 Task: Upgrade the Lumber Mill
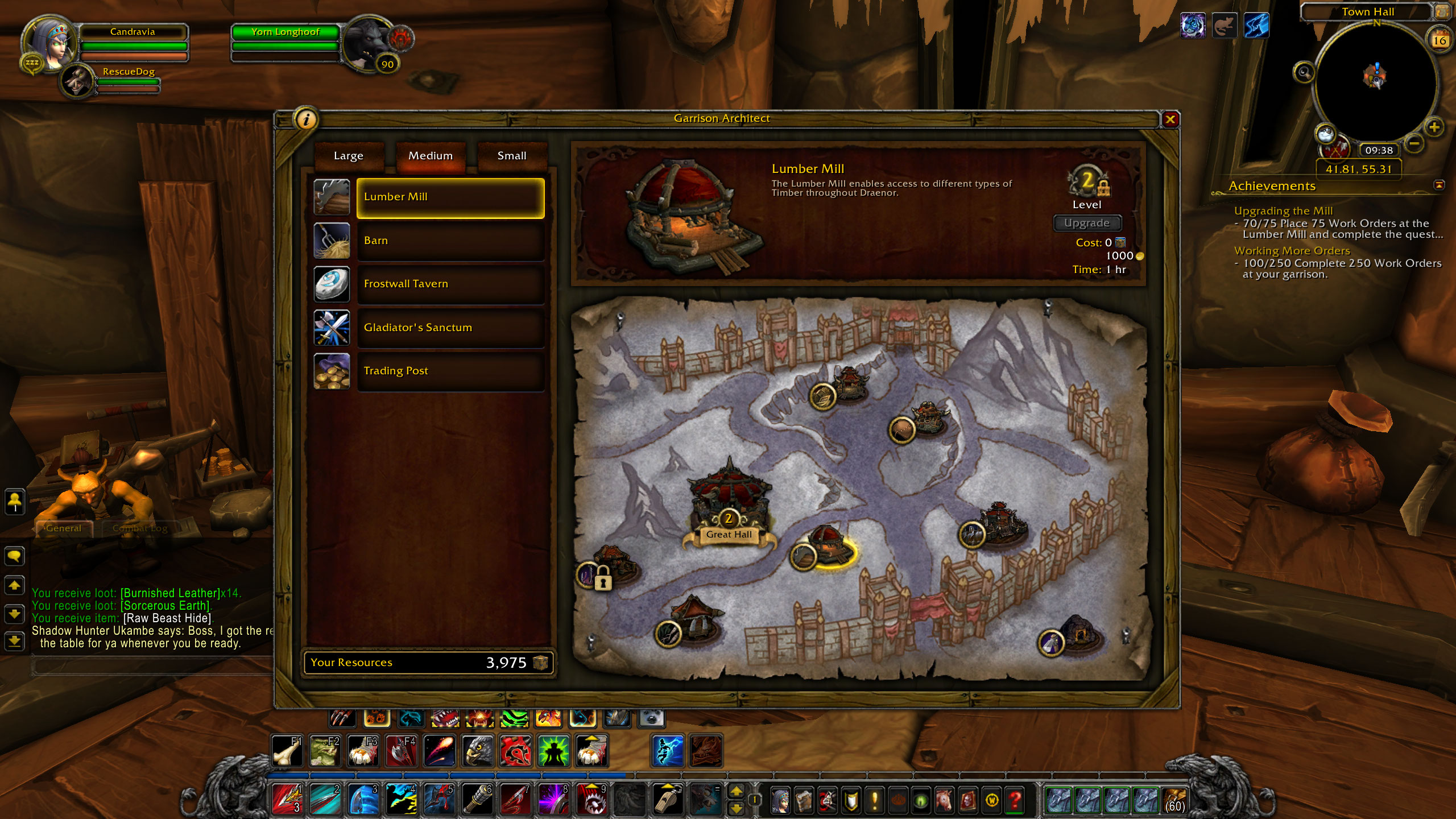coord(1086,223)
